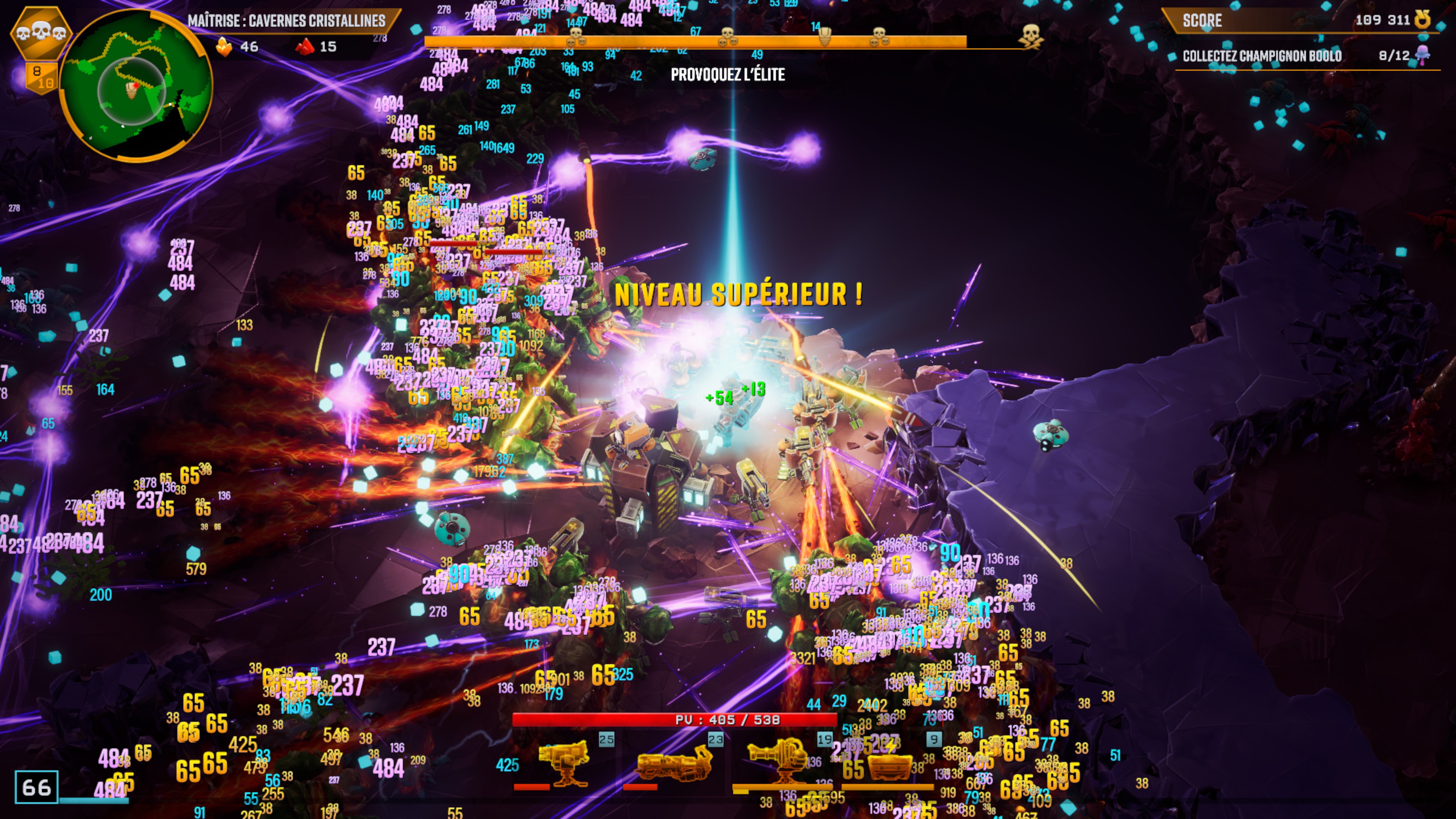Click the three-skull hazard level badge
The width and height of the screenshot is (1456, 819).
(41, 33)
